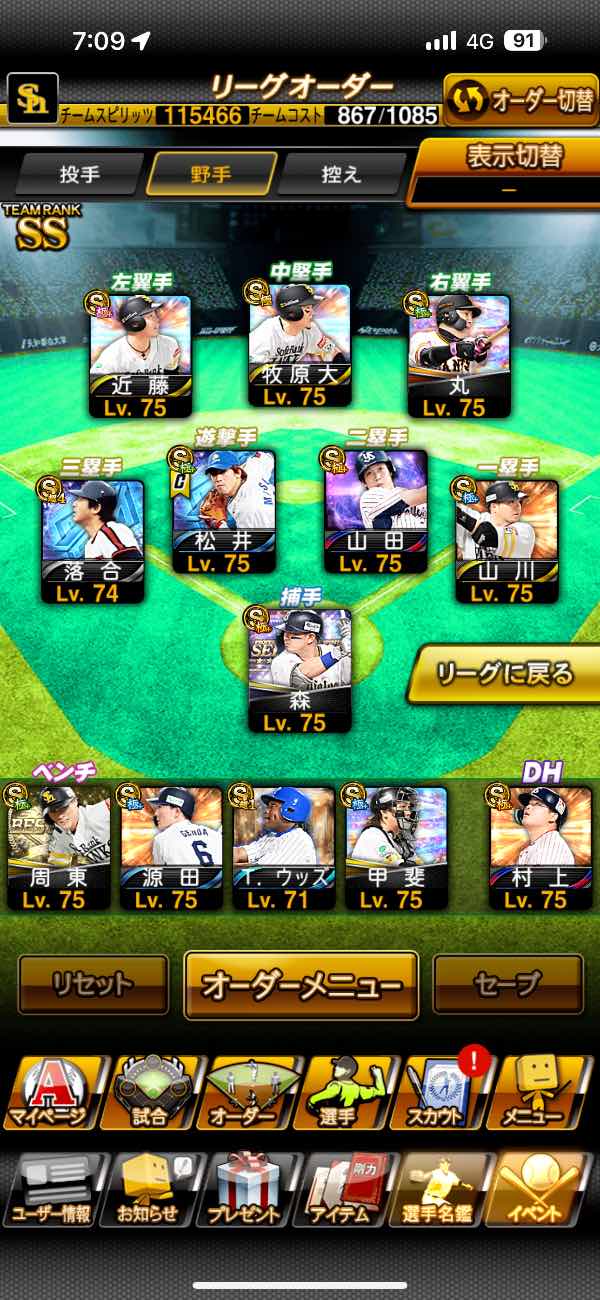Select center fielder 牧原大 card
Viewport: 600px width, 1300px height.
click(x=300, y=345)
